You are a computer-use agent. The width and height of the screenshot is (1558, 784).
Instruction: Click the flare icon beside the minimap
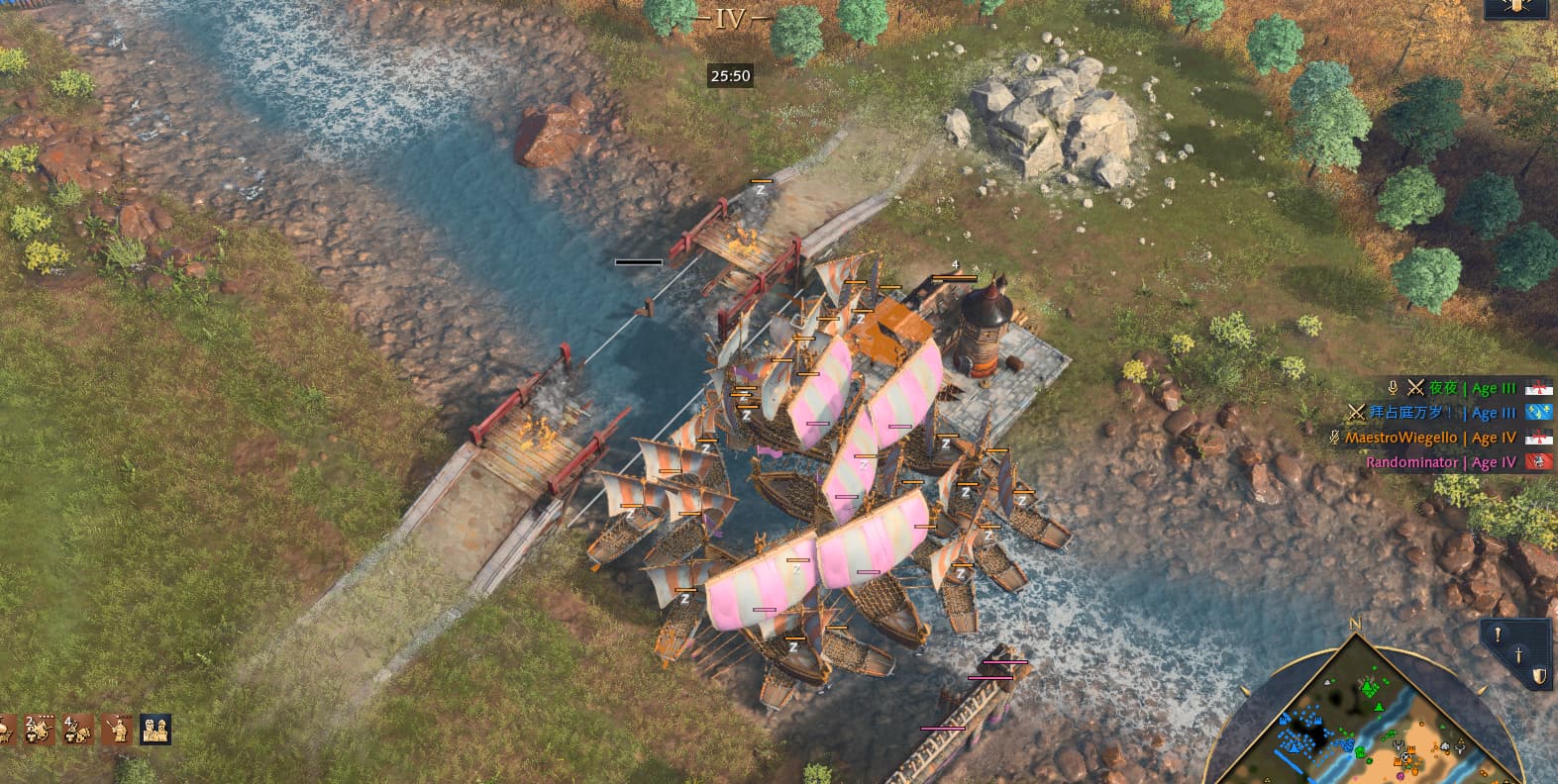click(x=1498, y=635)
